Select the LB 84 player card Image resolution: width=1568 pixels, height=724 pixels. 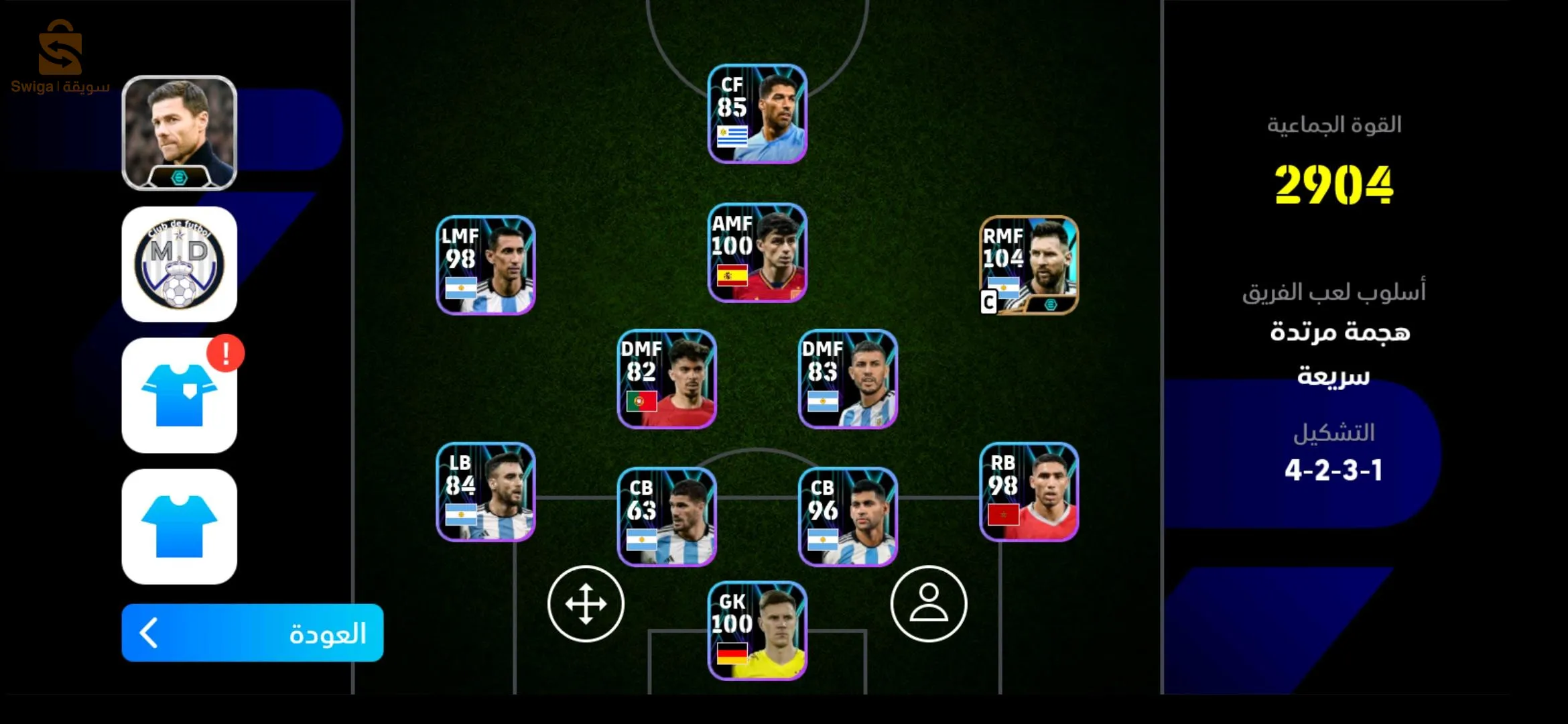click(x=486, y=491)
